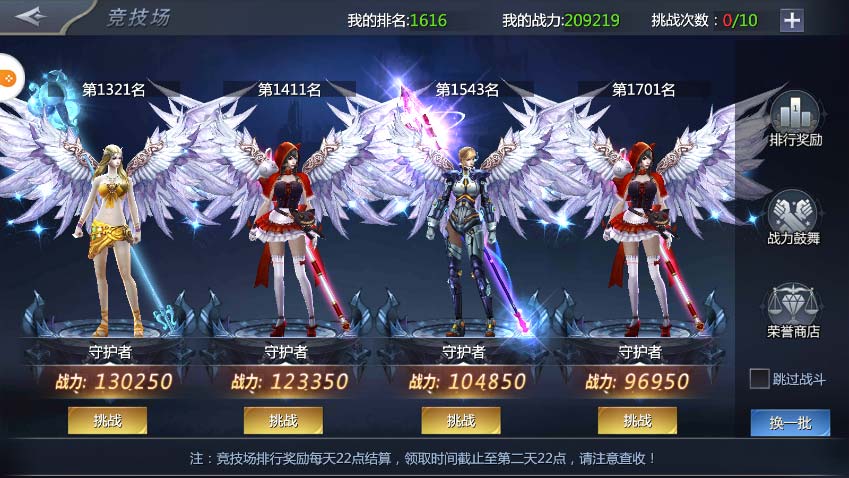
Task: Add challenge attempts with the plus button
Action: (x=791, y=20)
